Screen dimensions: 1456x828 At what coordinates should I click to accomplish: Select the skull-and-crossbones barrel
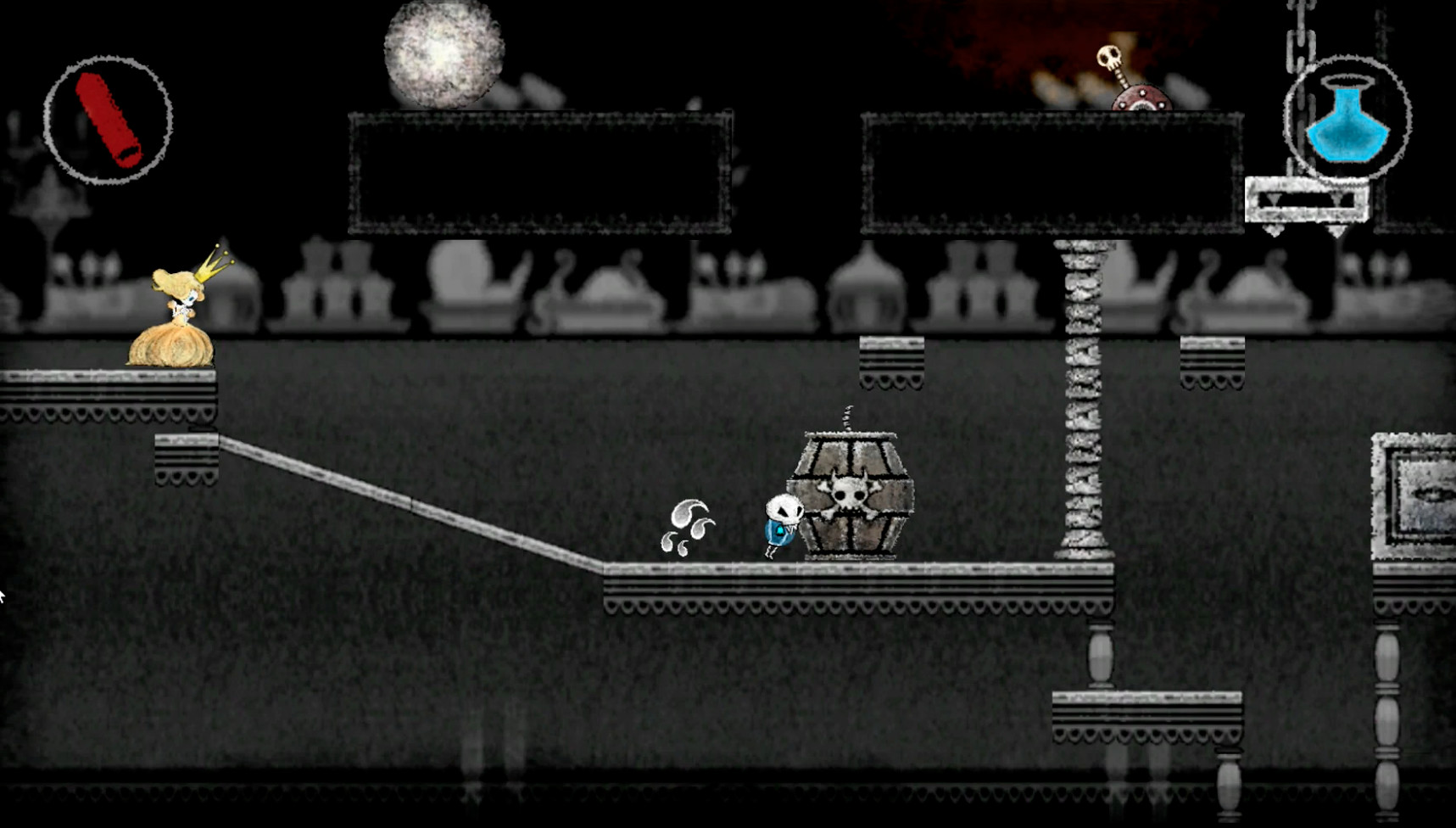[x=851, y=496]
